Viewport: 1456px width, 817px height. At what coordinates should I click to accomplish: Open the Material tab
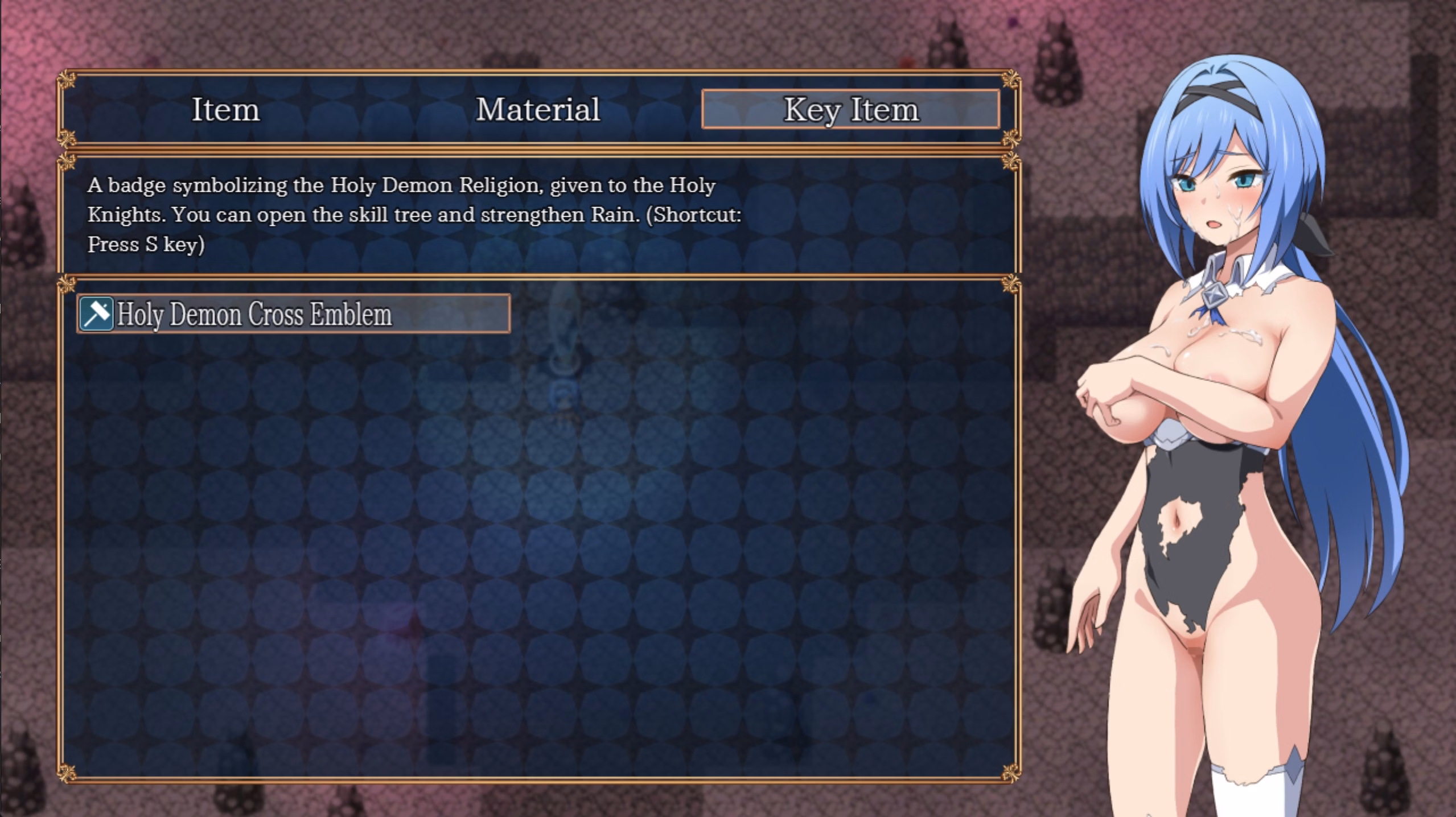[x=537, y=110]
